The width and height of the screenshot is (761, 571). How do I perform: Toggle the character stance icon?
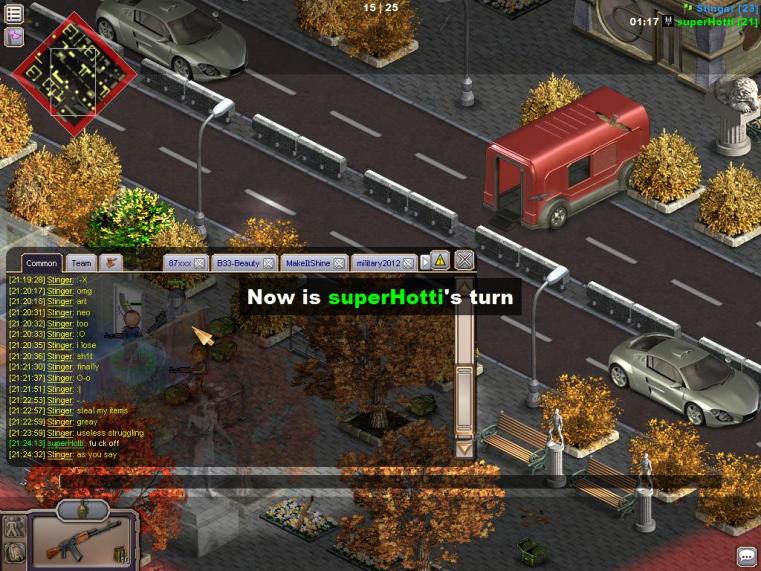(x=14, y=527)
